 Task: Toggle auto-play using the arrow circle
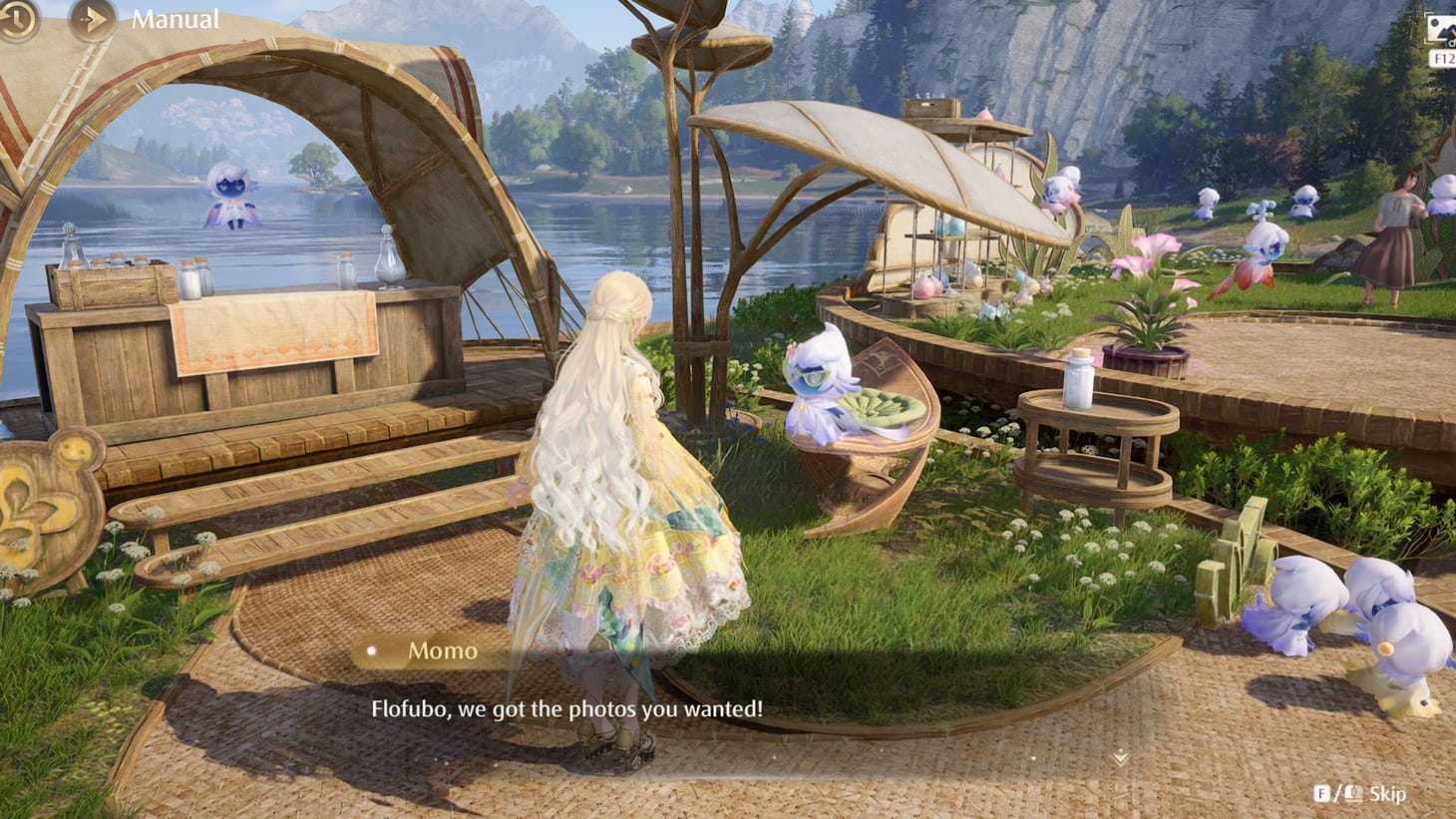tap(93, 19)
